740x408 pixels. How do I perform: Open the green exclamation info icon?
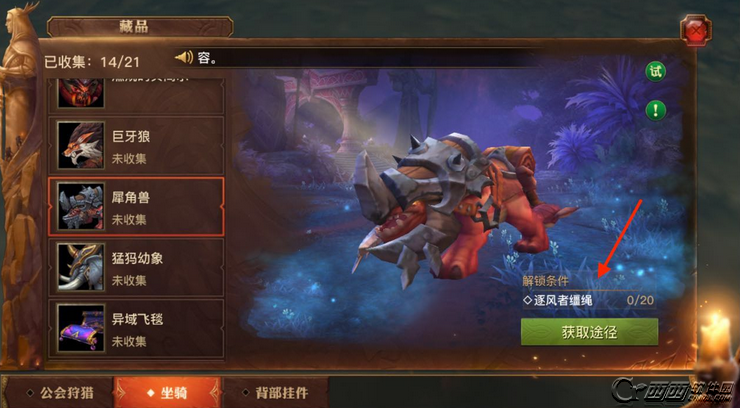point(655,110)
